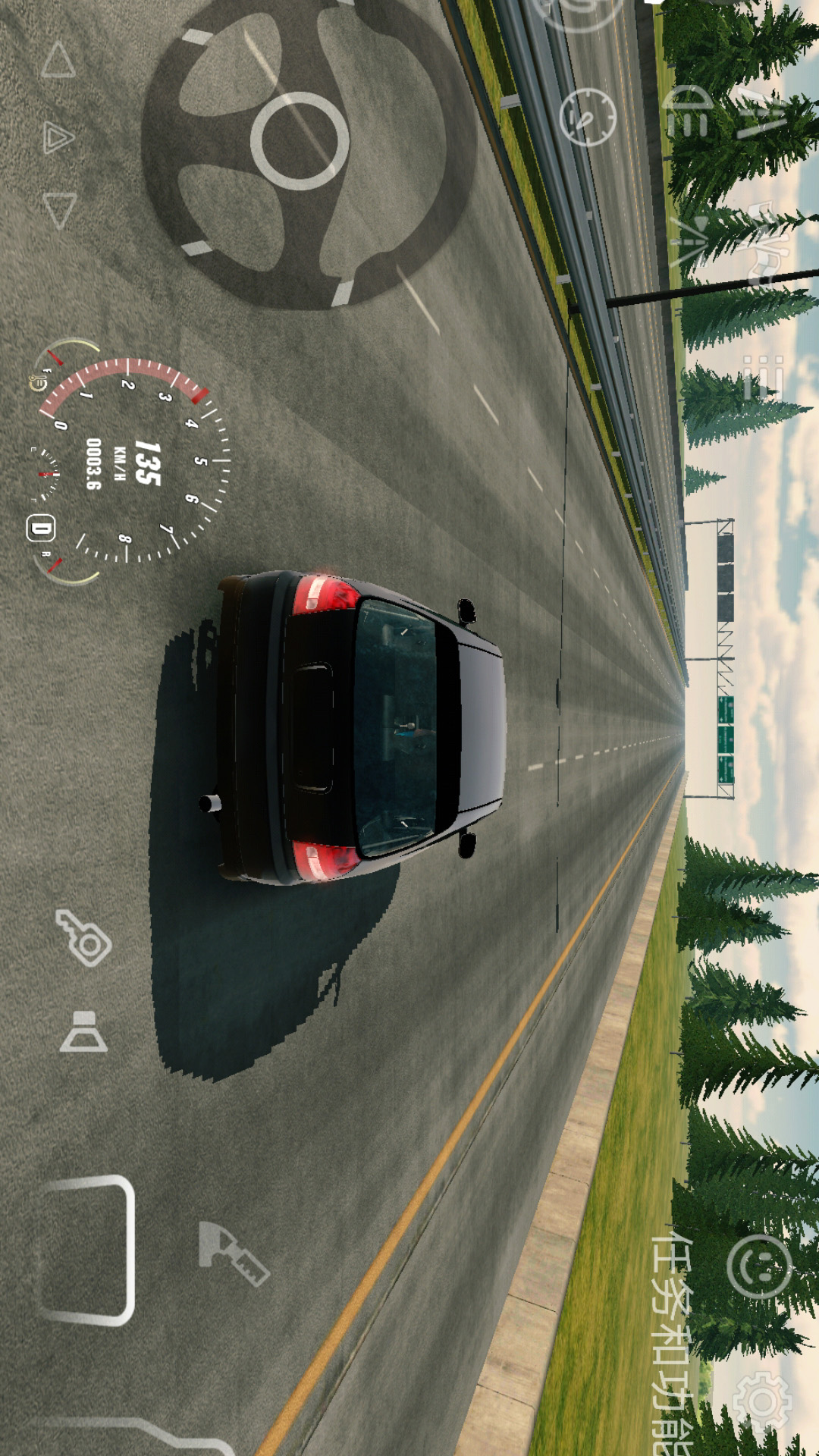
Task: Select the D gear indicator
Action: point(41,528)
